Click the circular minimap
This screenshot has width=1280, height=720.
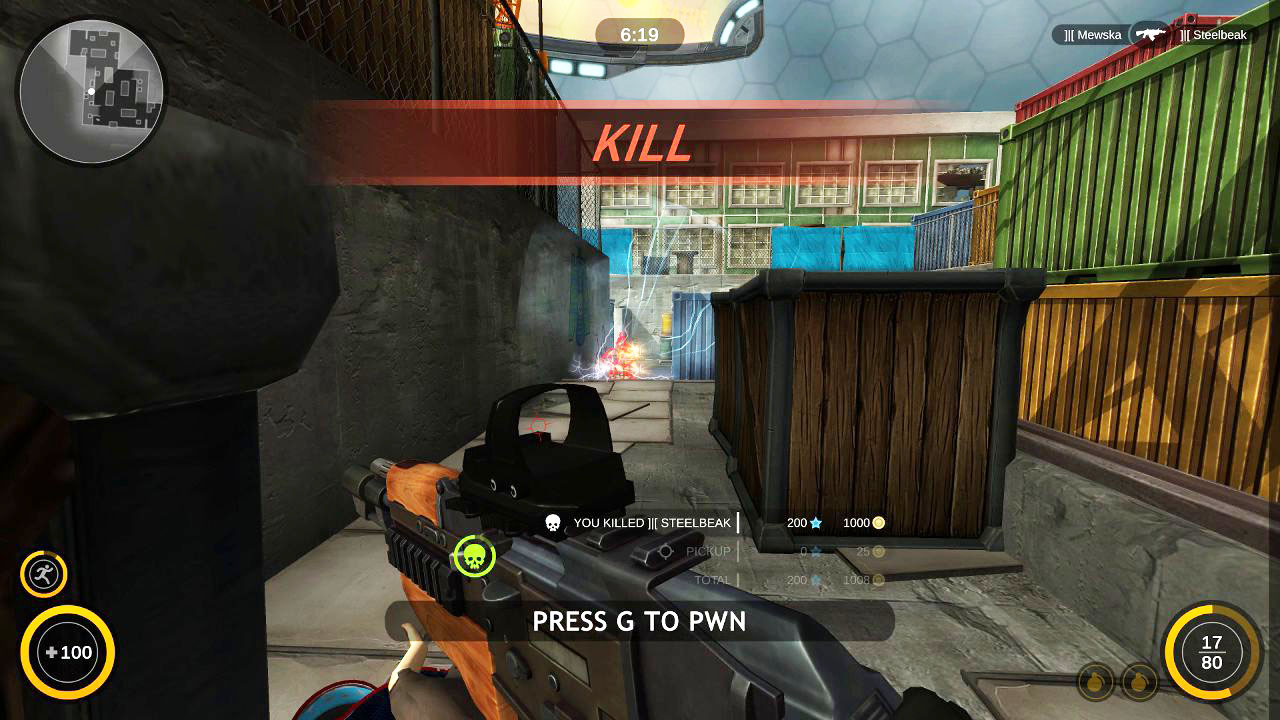point(91,91)
